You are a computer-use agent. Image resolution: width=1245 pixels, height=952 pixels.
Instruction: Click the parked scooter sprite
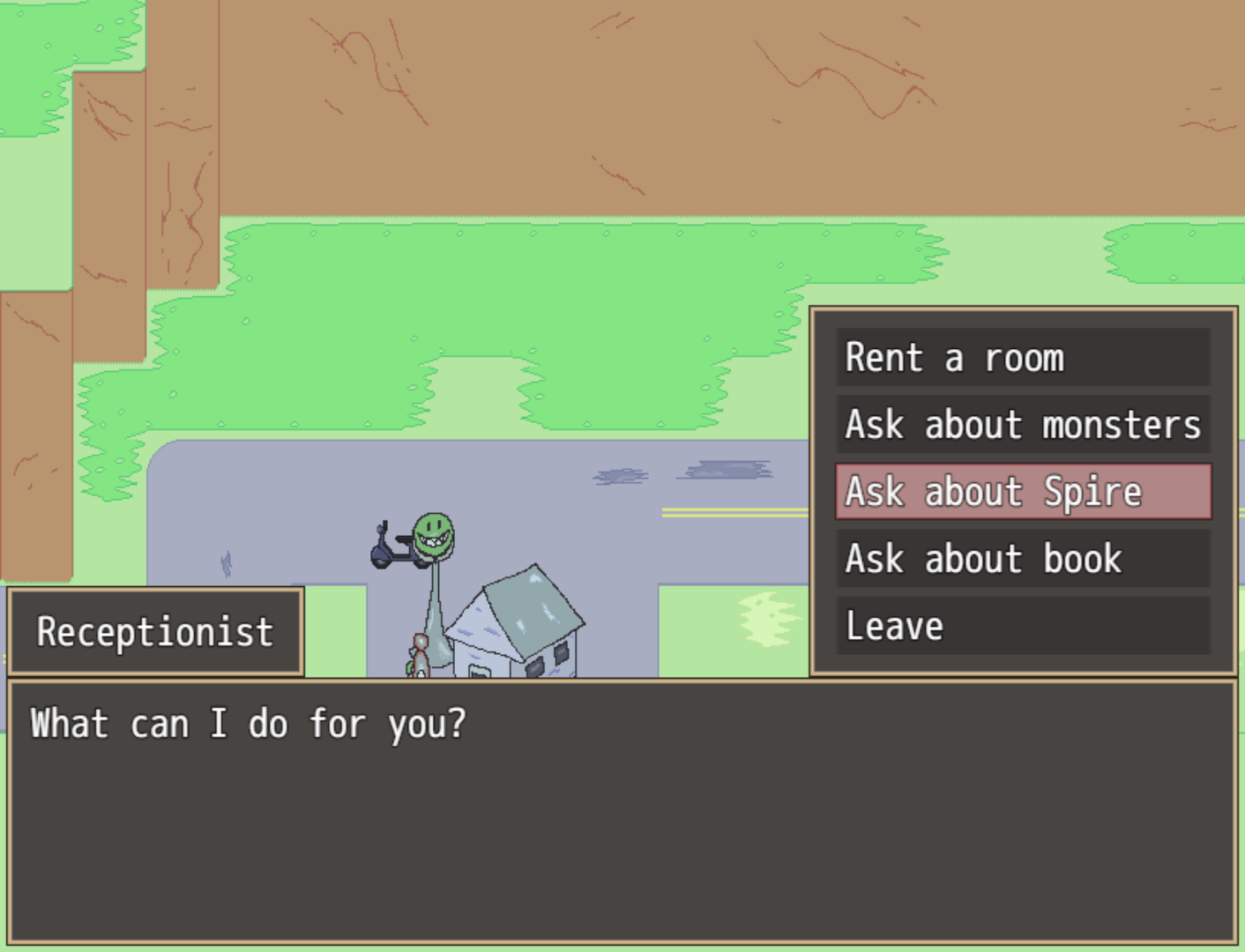click(x=394, y=550)
